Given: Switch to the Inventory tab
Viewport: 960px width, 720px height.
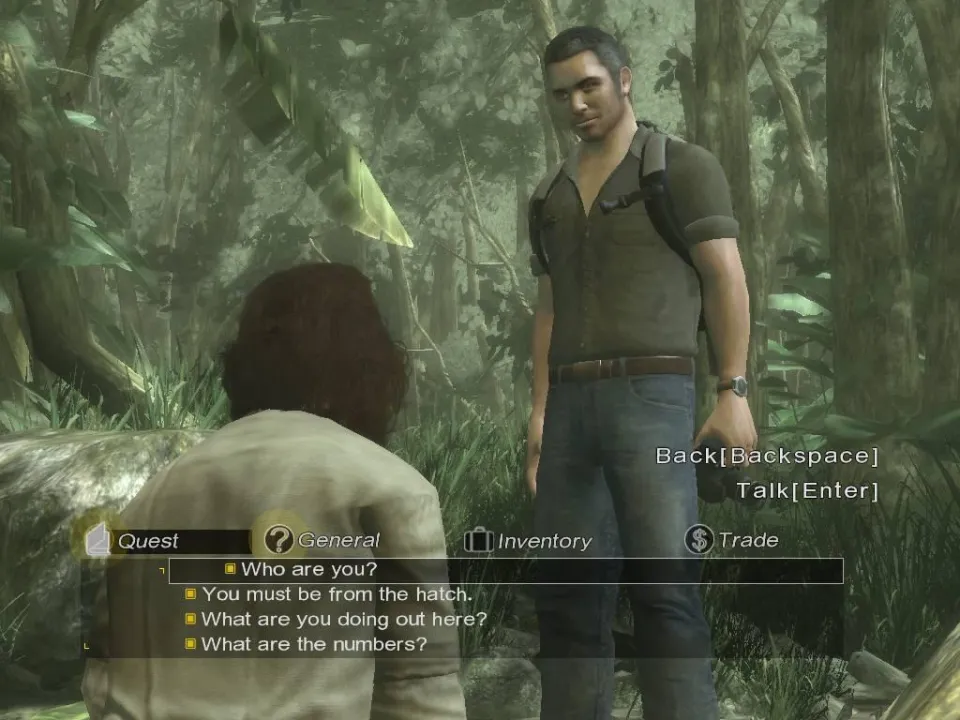Looking at the screenshot, I should pyautogui.click(x=529, y=541).
